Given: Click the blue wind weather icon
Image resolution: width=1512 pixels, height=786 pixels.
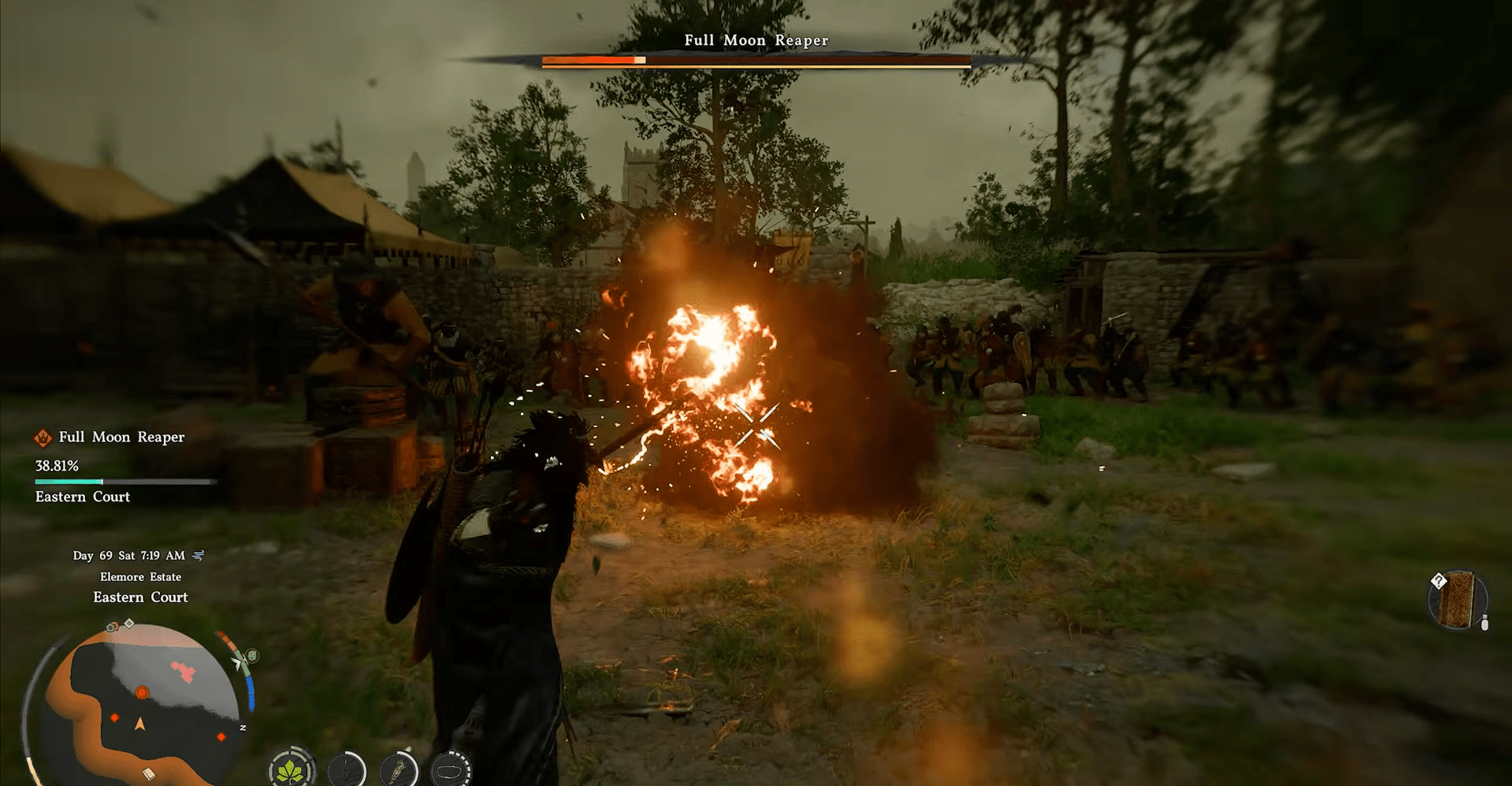Looking at the screenshot, I should point(199,556).
